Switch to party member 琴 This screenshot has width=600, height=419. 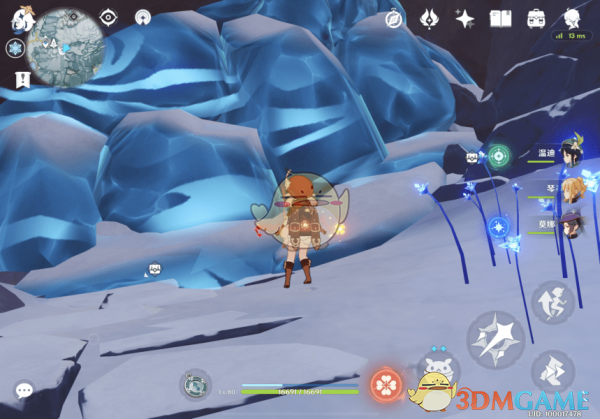pos(571,188)
